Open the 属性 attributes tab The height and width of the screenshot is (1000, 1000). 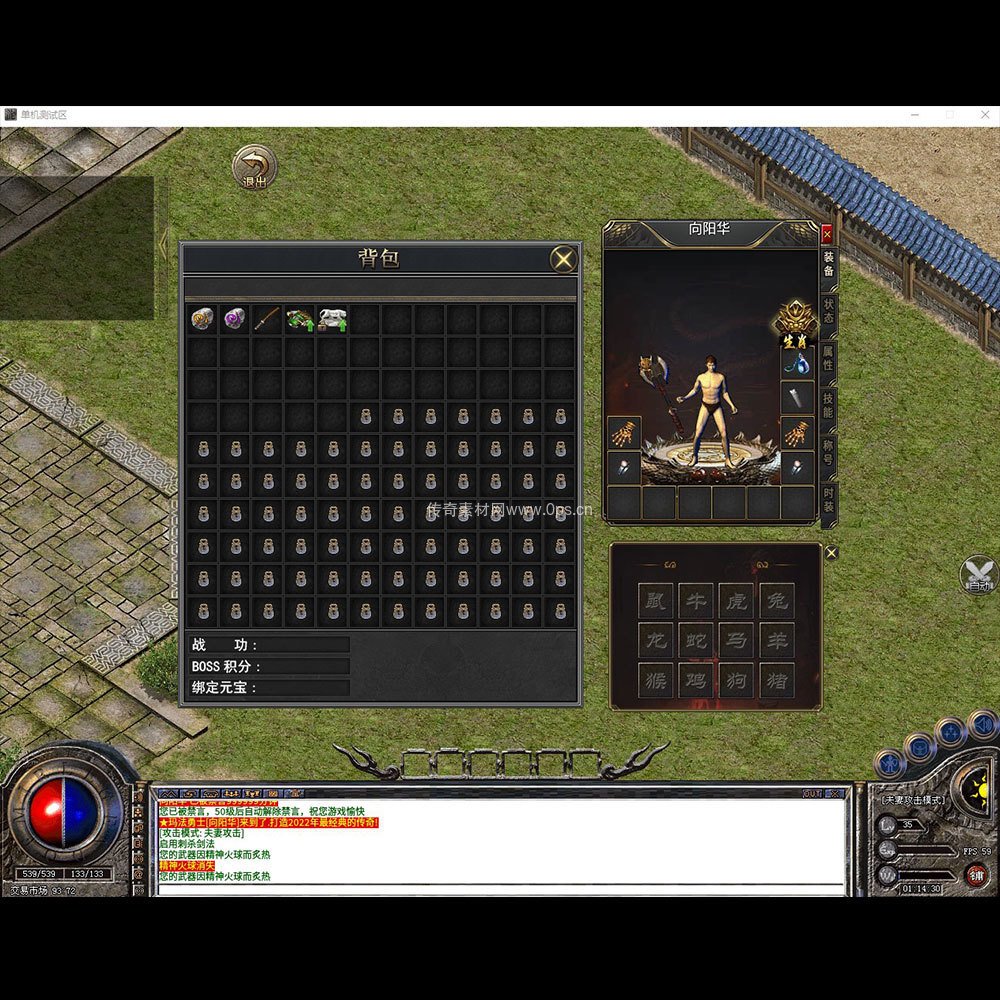[x=828, y=357]
